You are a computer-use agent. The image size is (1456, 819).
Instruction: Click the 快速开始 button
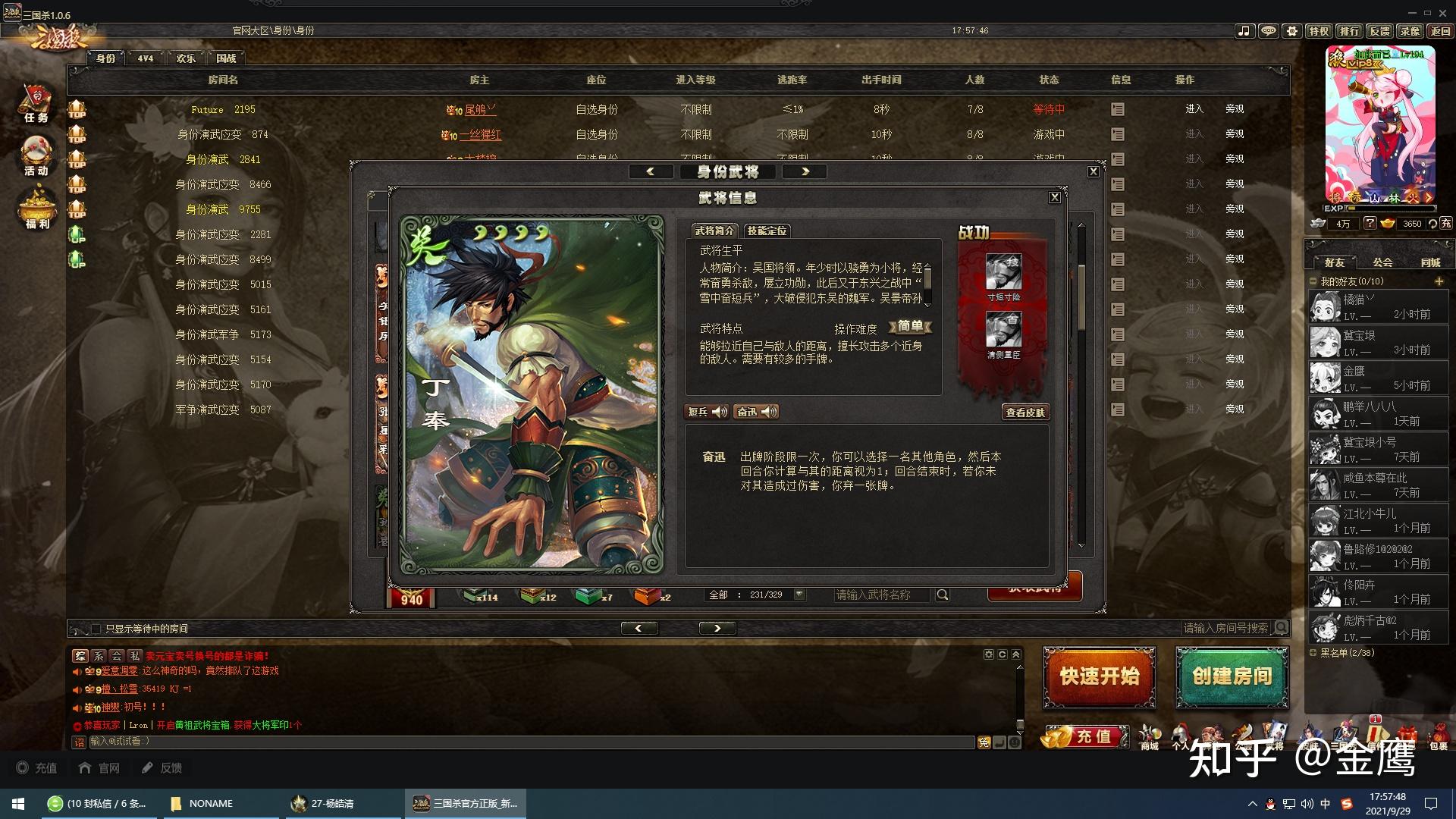click(1098, 678)
